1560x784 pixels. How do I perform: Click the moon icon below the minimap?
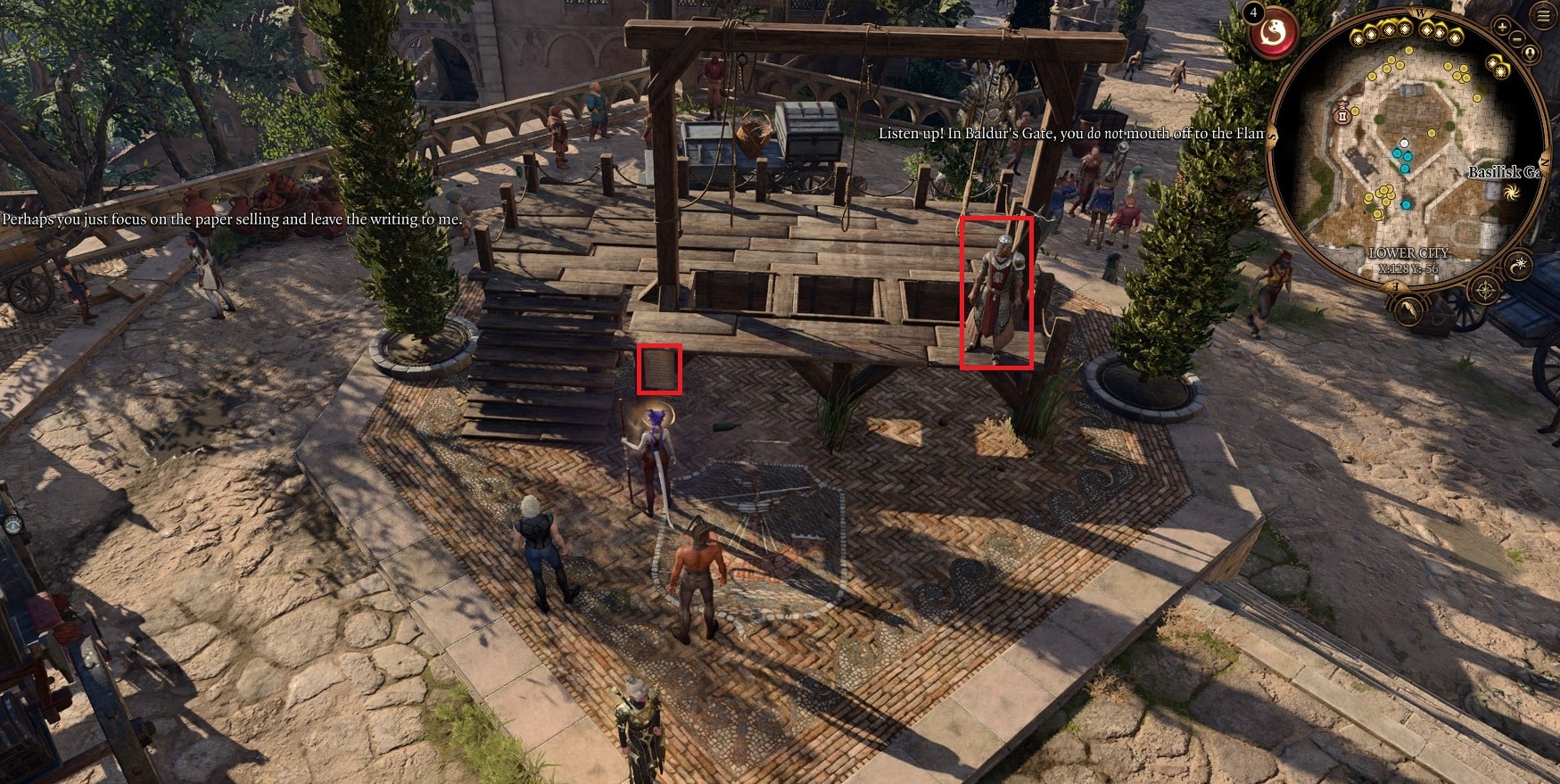click(1517, 264)
